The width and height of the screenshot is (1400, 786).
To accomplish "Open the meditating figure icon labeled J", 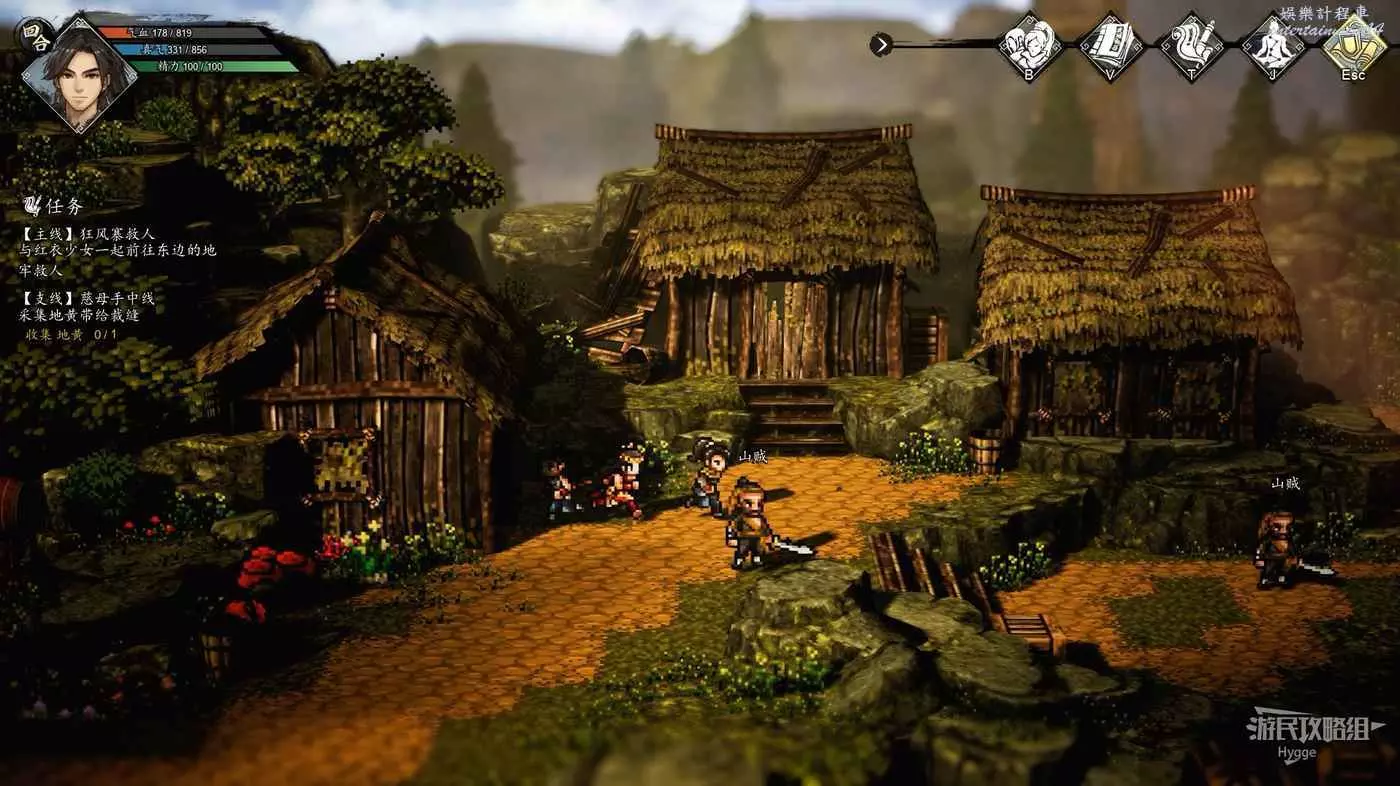I will coord(1272,43).
